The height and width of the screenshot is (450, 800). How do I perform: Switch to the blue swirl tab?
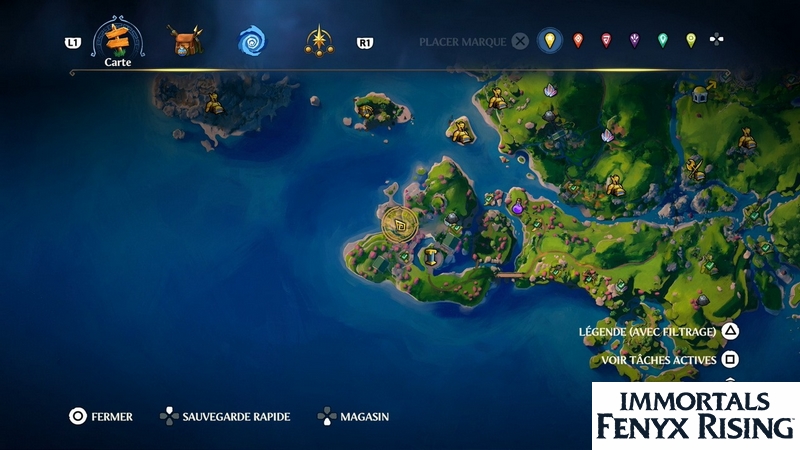[251, 42]
